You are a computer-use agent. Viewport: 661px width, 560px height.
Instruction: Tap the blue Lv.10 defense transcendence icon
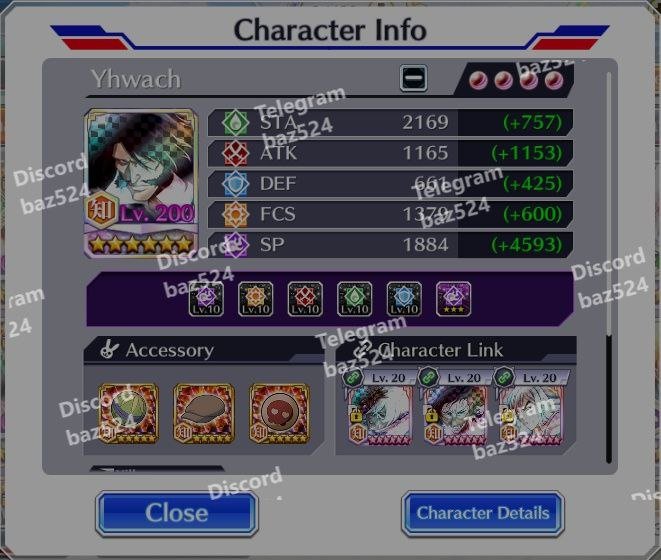(404, 299)
